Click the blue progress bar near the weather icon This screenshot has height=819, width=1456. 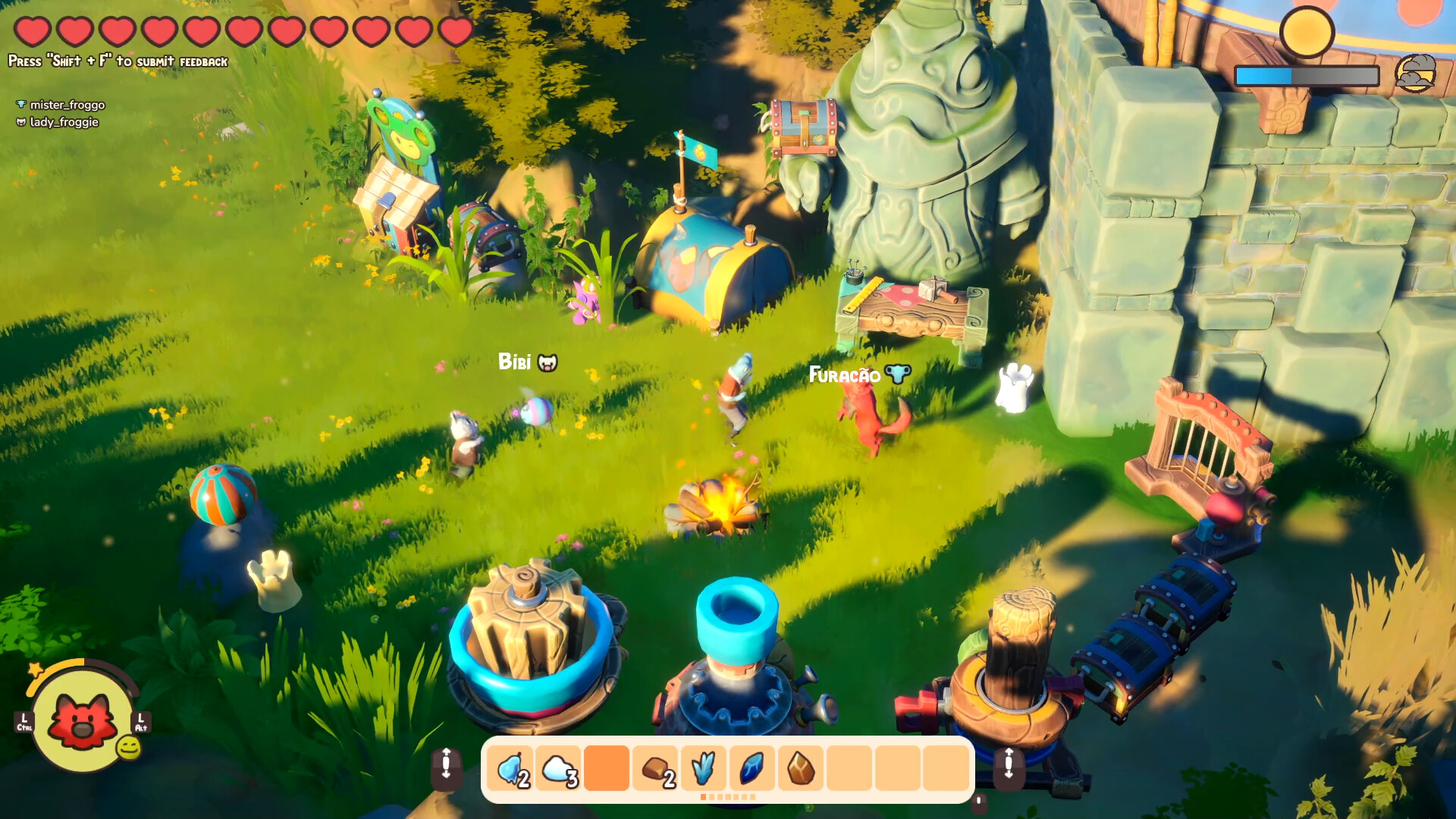[1263, 76]
